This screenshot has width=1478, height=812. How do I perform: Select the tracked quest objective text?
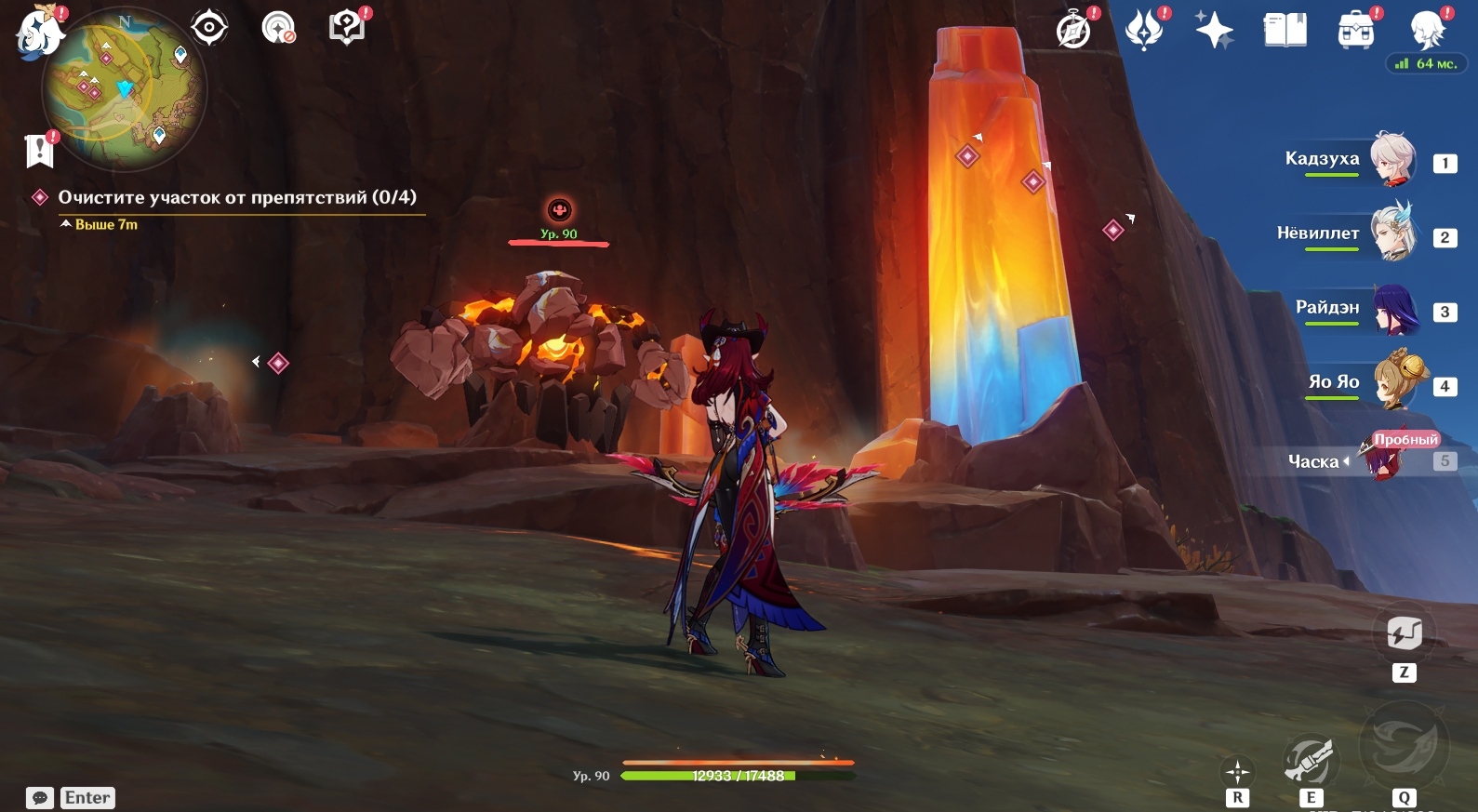(x=237, y=197)
